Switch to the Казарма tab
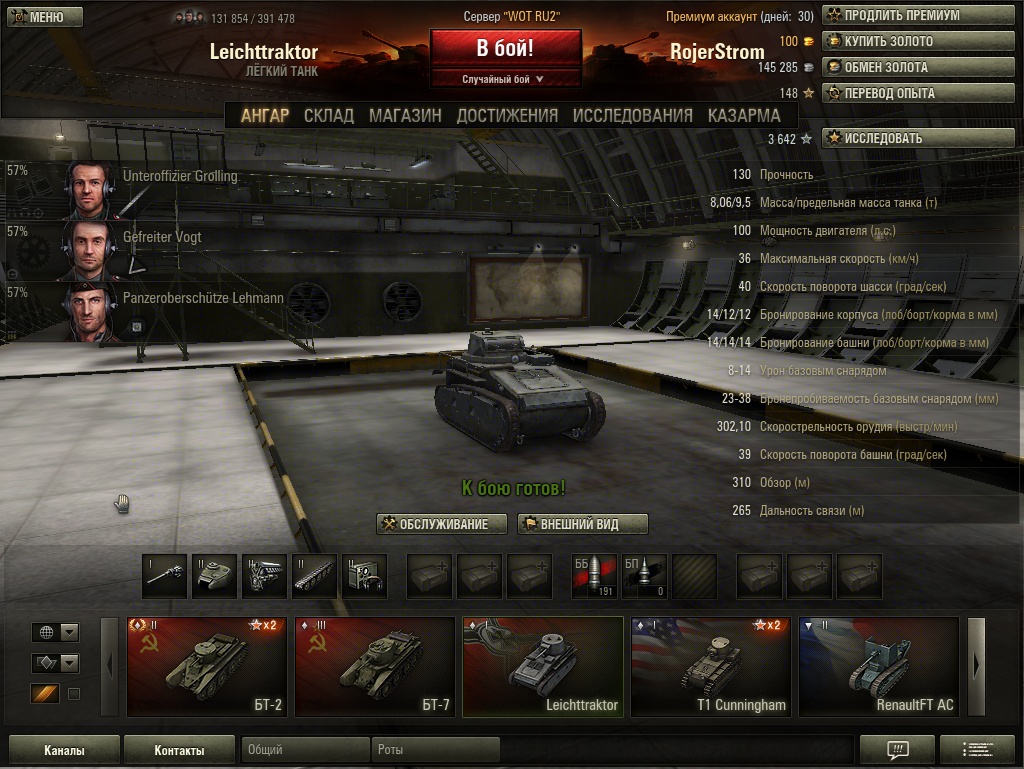Image resolution: width=1024 pixels, height=769 pixels. (x=744, y=115)
